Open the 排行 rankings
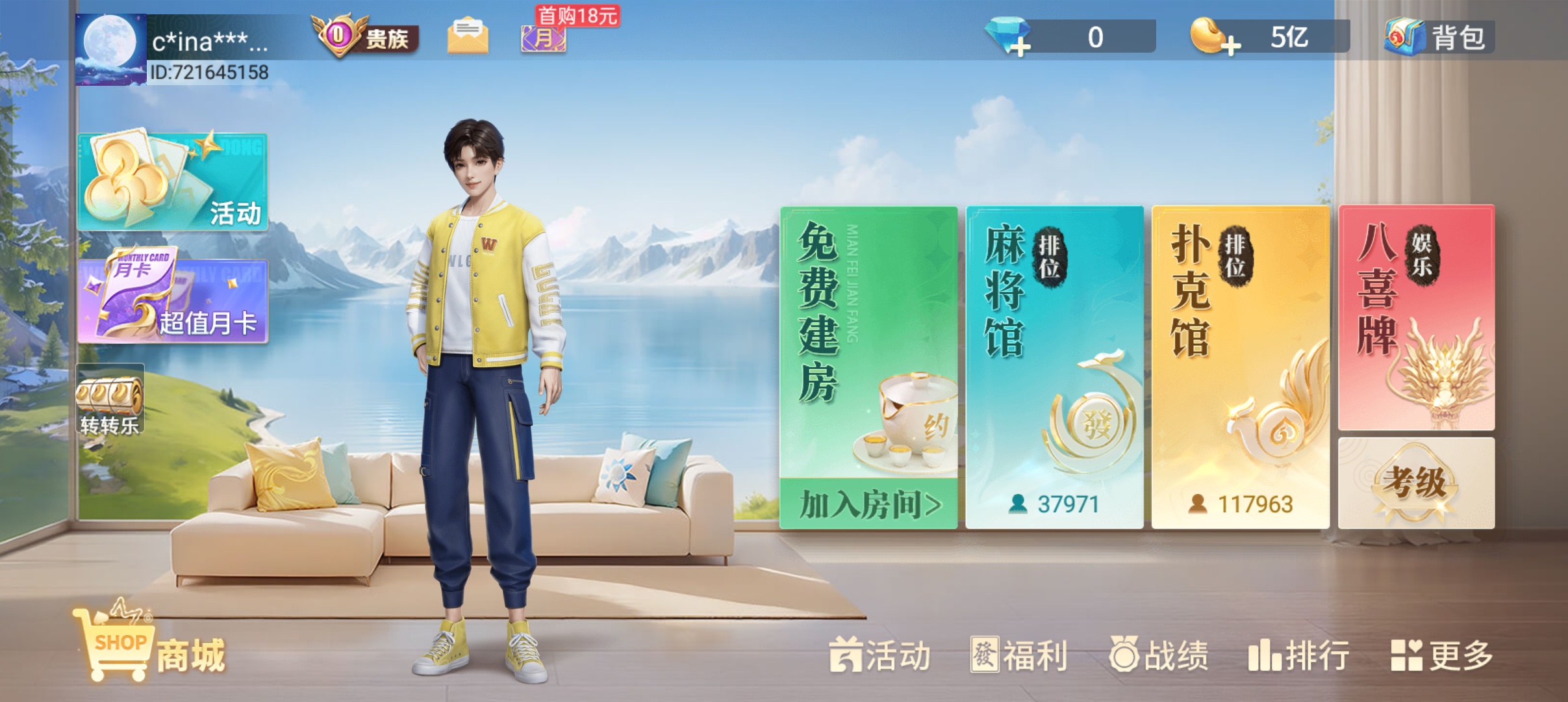This screenshot has height=702, width=1568. 1298,655
